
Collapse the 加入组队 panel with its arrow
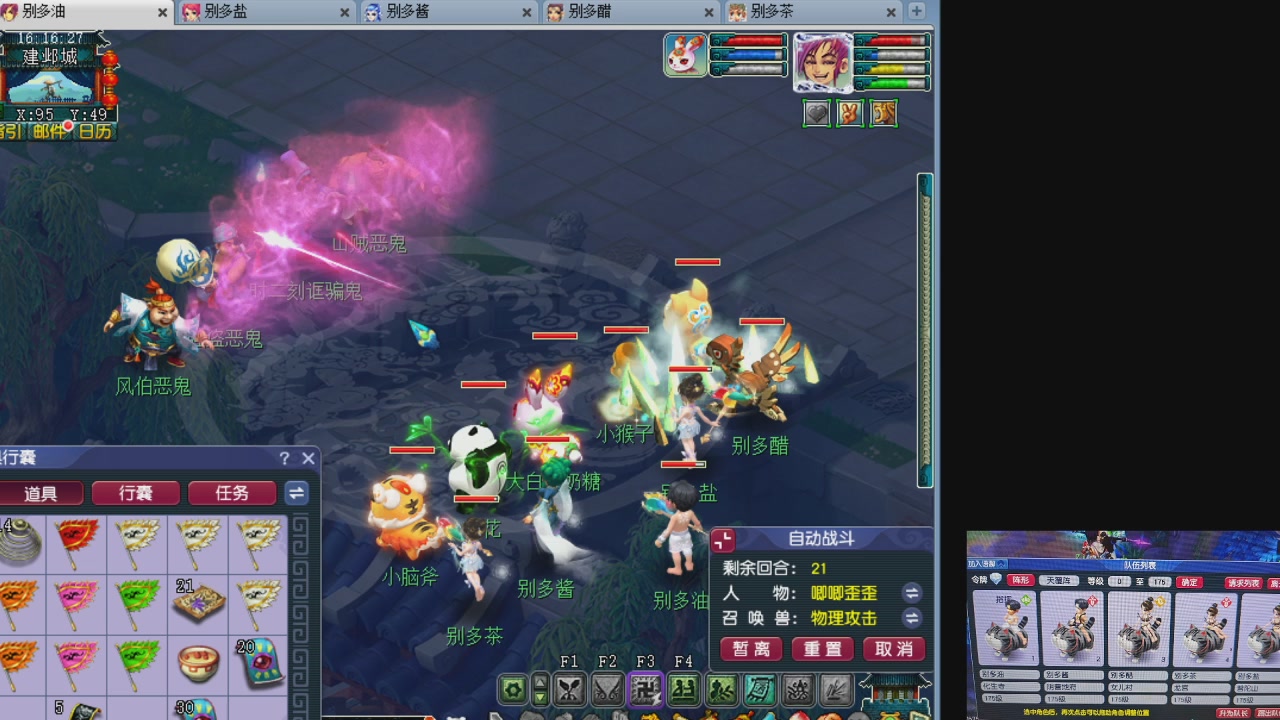(1001, 563)
